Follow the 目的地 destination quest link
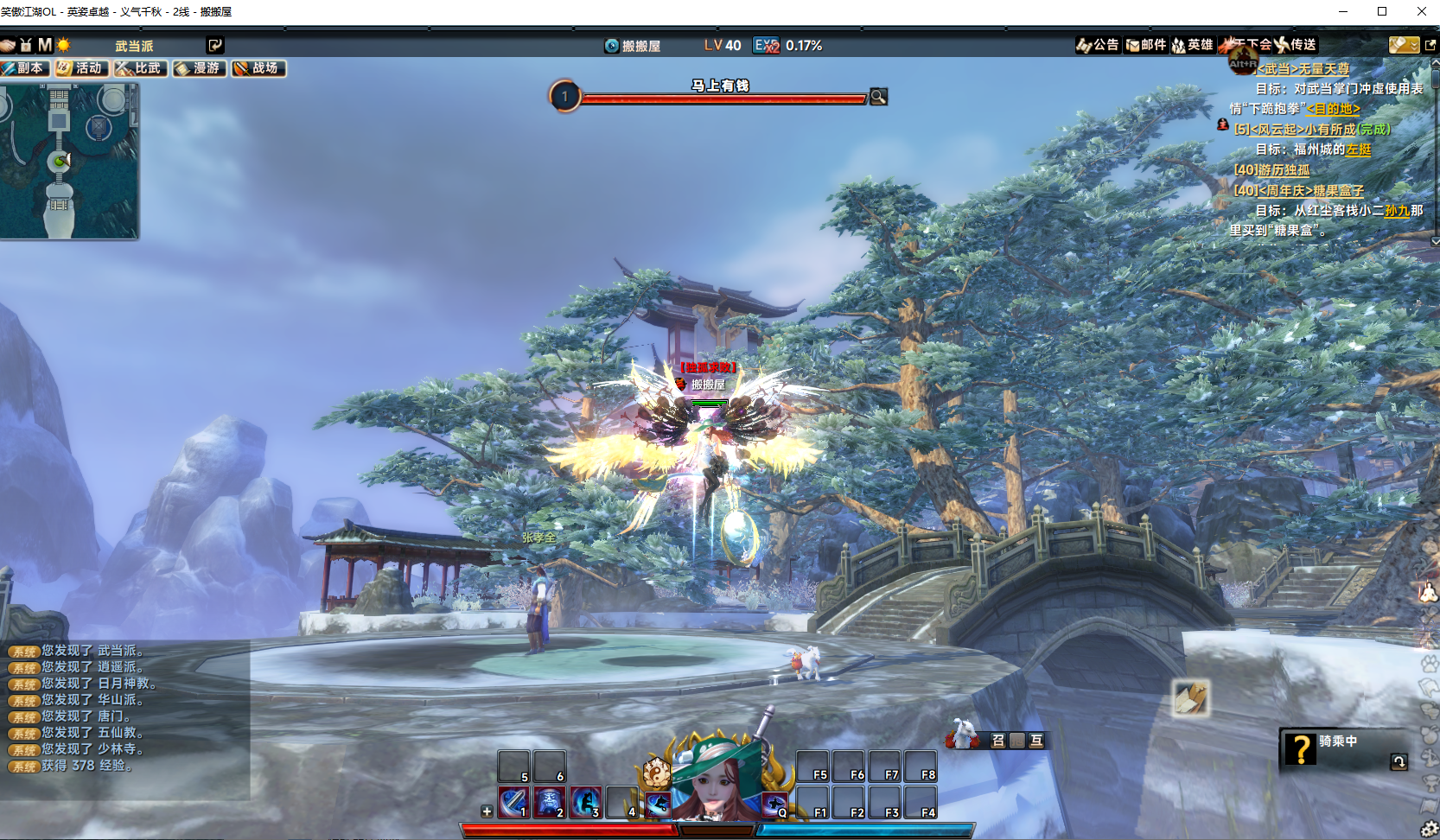The image size is (1440, 840). [1333, 109]
